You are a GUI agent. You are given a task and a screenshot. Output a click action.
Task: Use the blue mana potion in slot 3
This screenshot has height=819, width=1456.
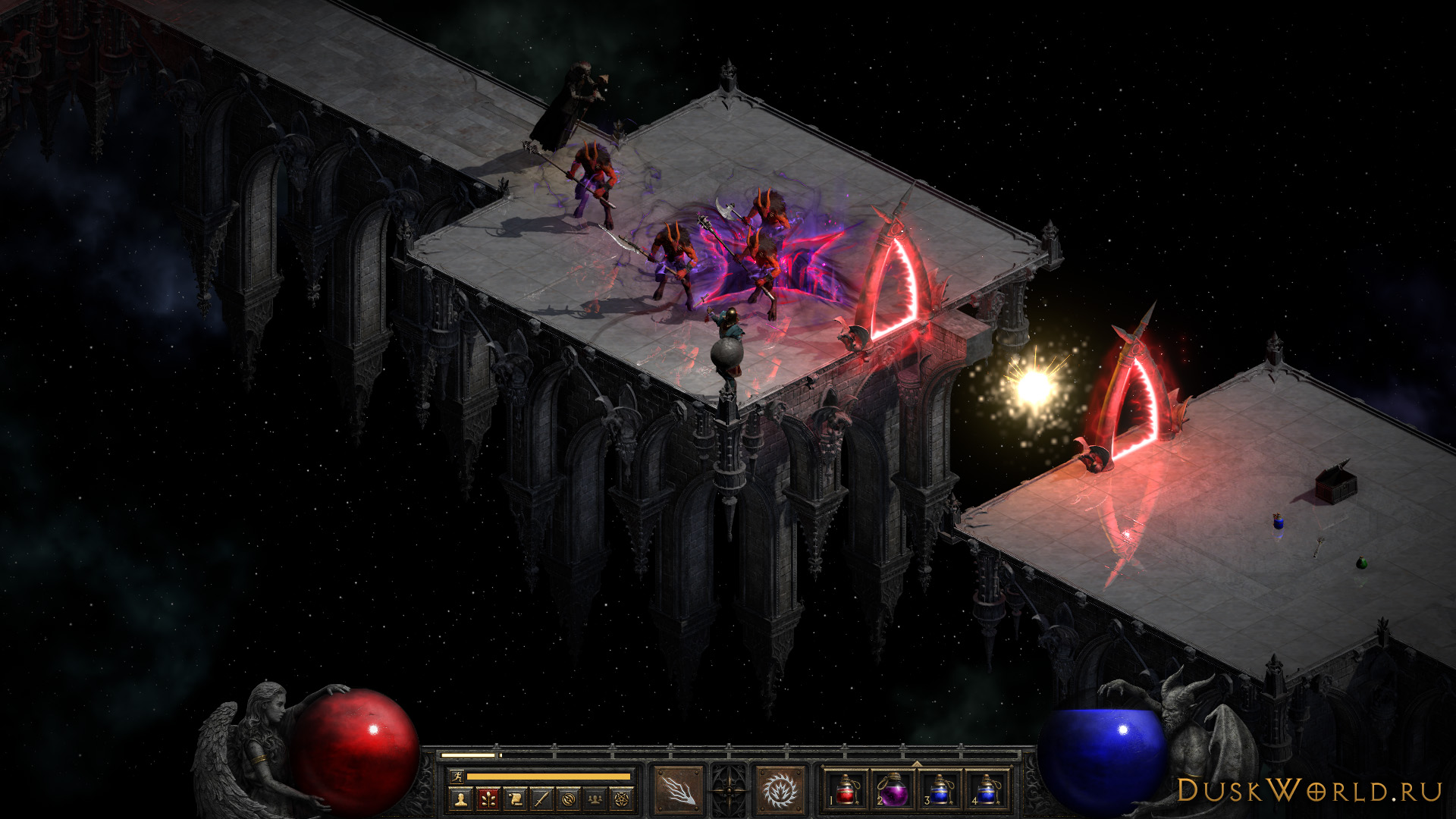tap(940, 789)
